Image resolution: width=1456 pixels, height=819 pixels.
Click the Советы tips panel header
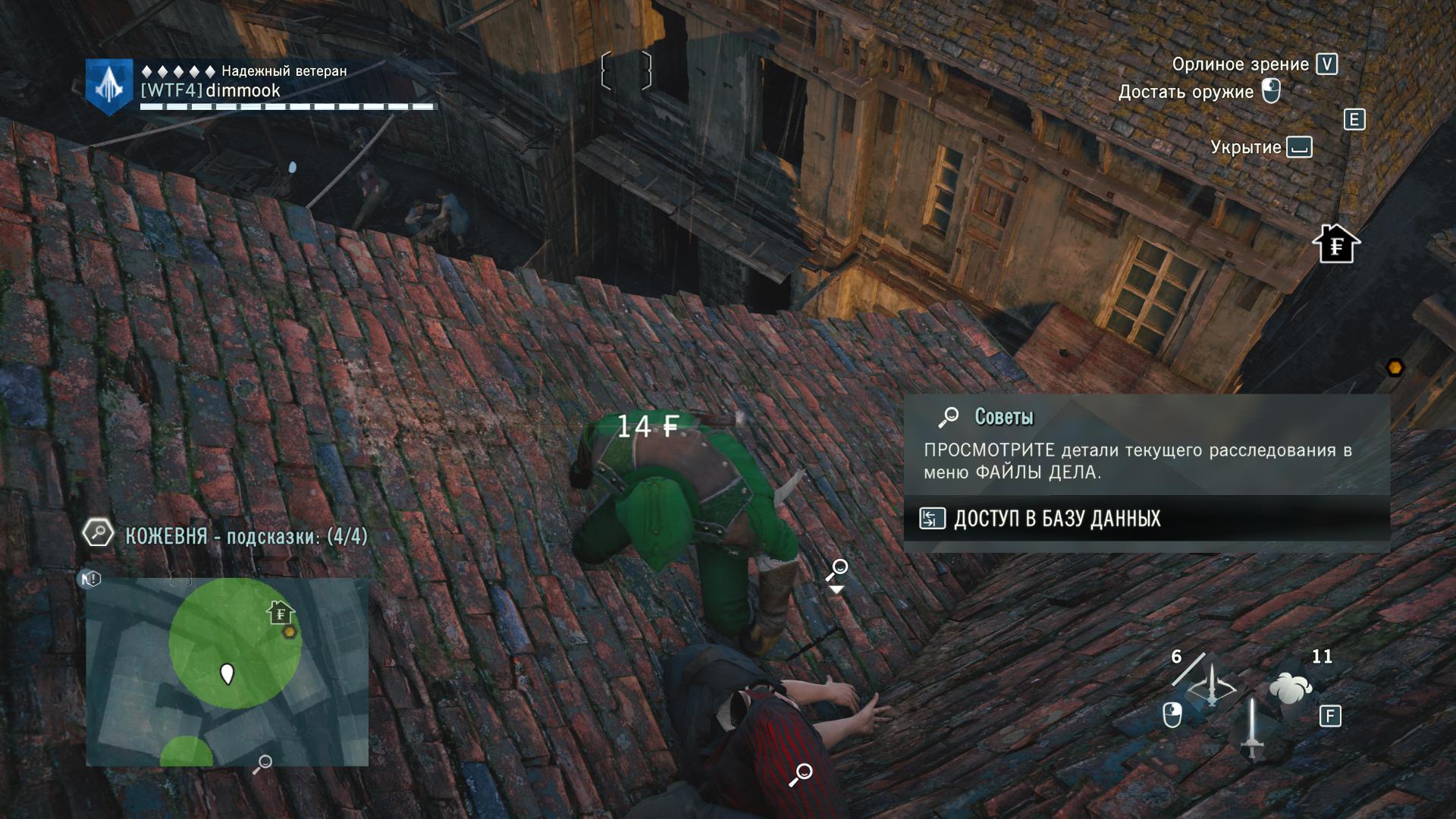click(x=1003, y=416)
